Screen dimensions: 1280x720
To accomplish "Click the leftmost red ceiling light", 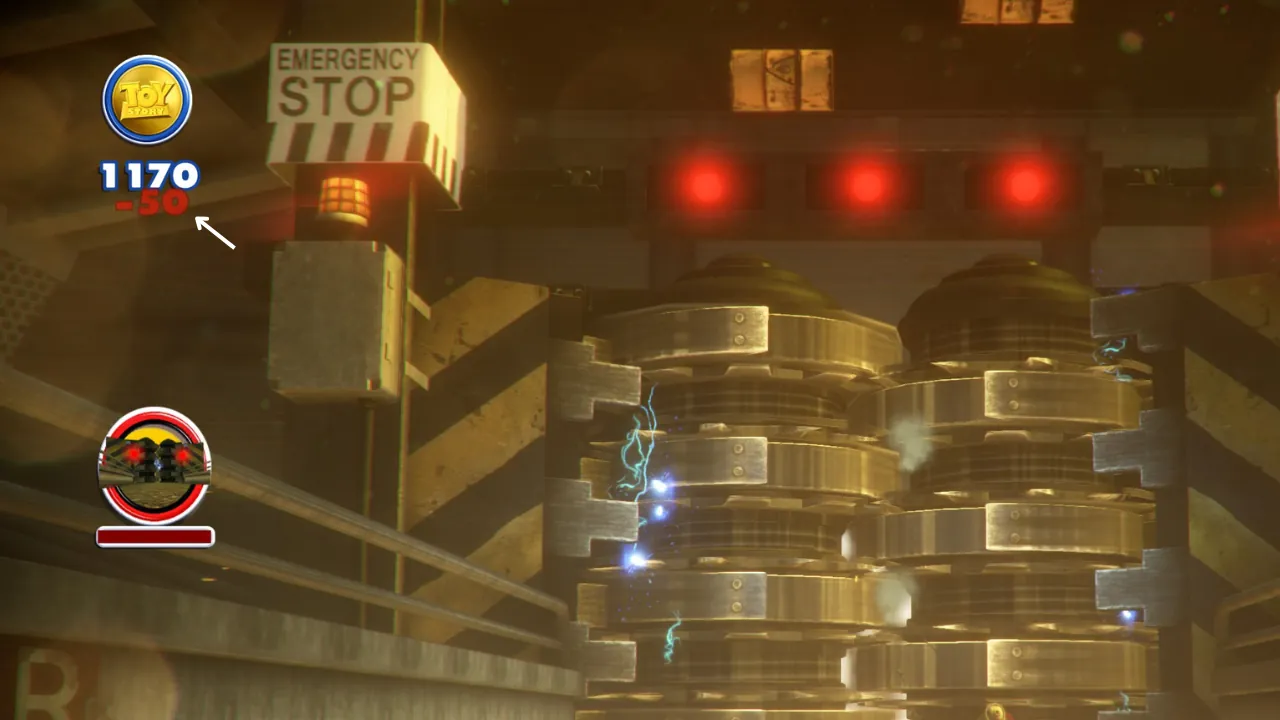I will [706, 188].
